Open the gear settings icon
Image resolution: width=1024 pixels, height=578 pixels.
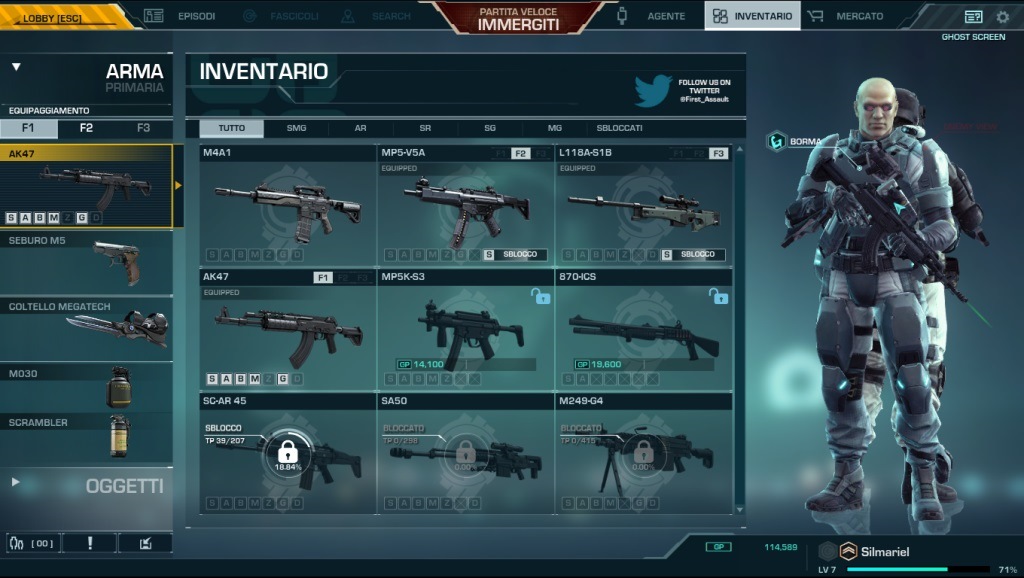(1003, 17)
